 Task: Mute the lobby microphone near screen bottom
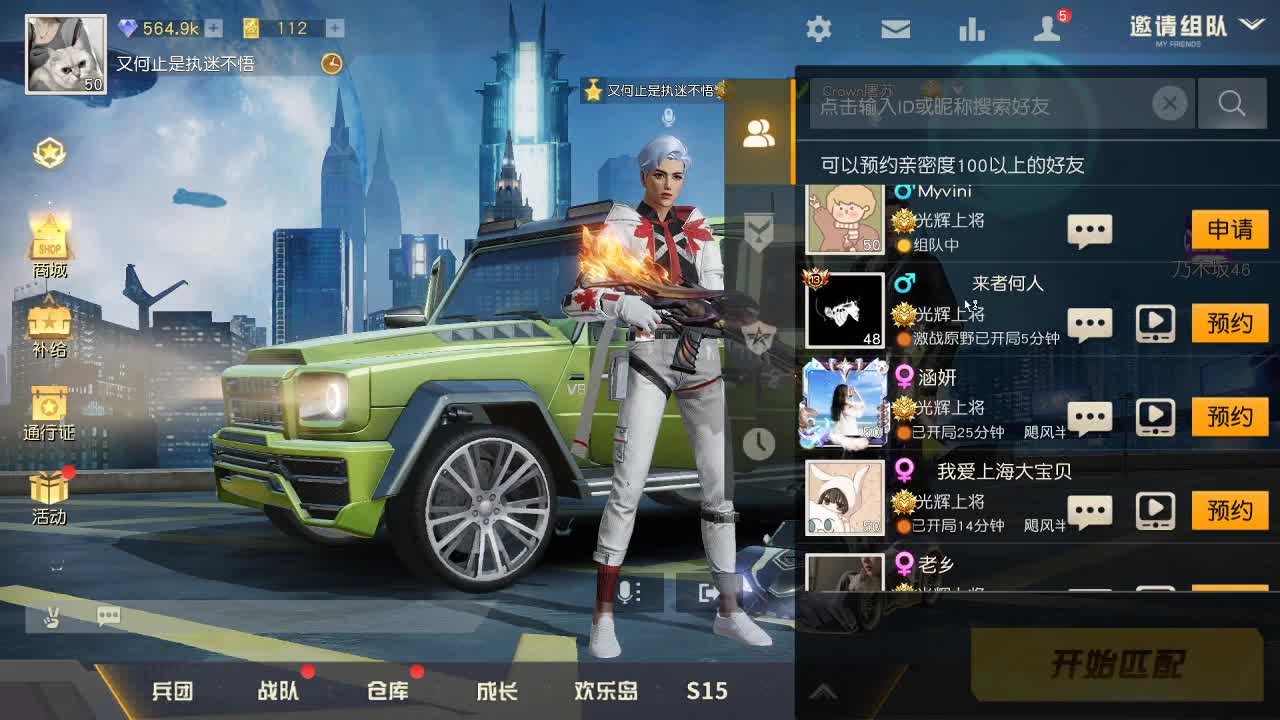(x=624, y=592)
